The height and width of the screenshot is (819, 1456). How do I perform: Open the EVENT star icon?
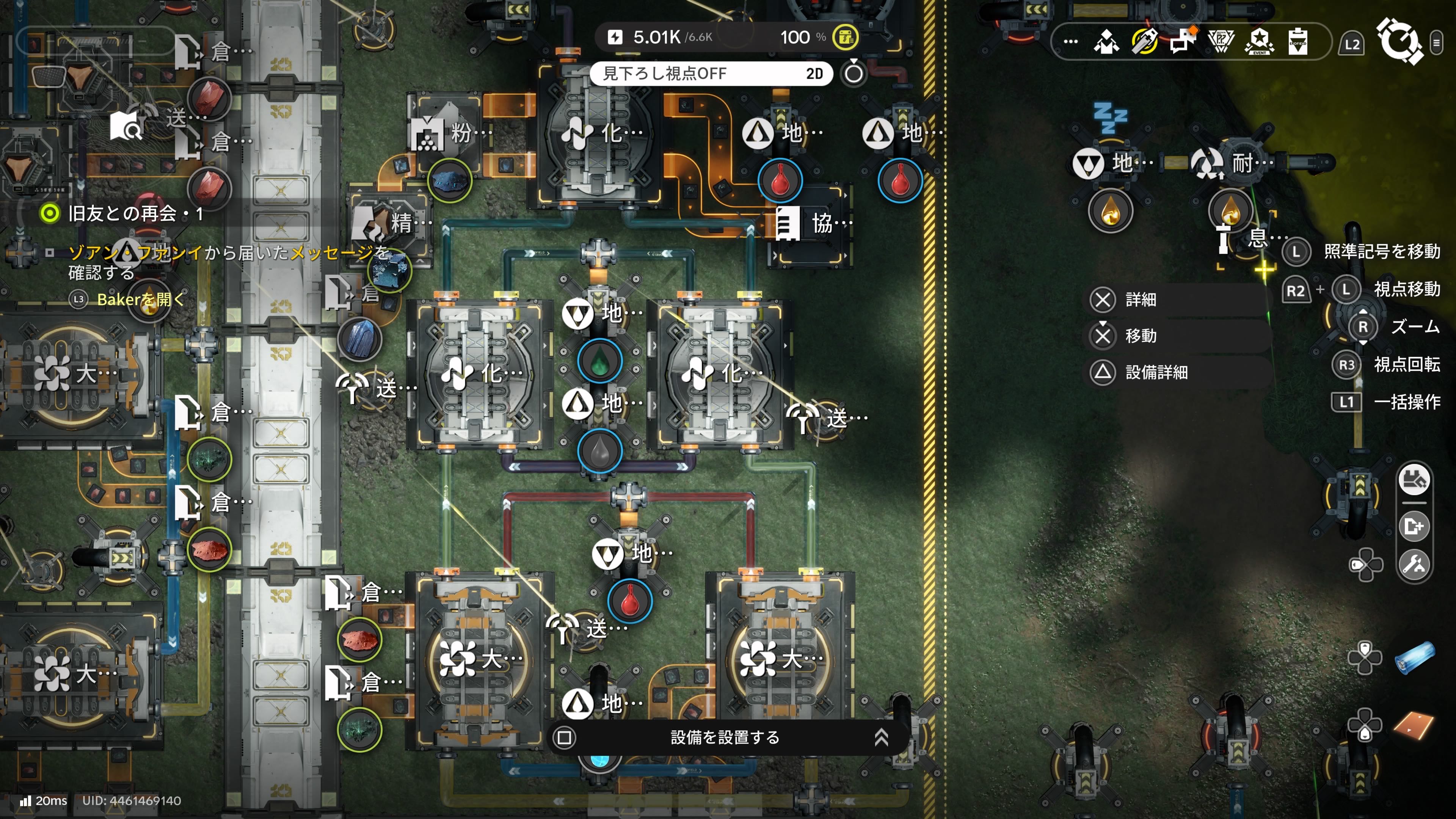1259,41
